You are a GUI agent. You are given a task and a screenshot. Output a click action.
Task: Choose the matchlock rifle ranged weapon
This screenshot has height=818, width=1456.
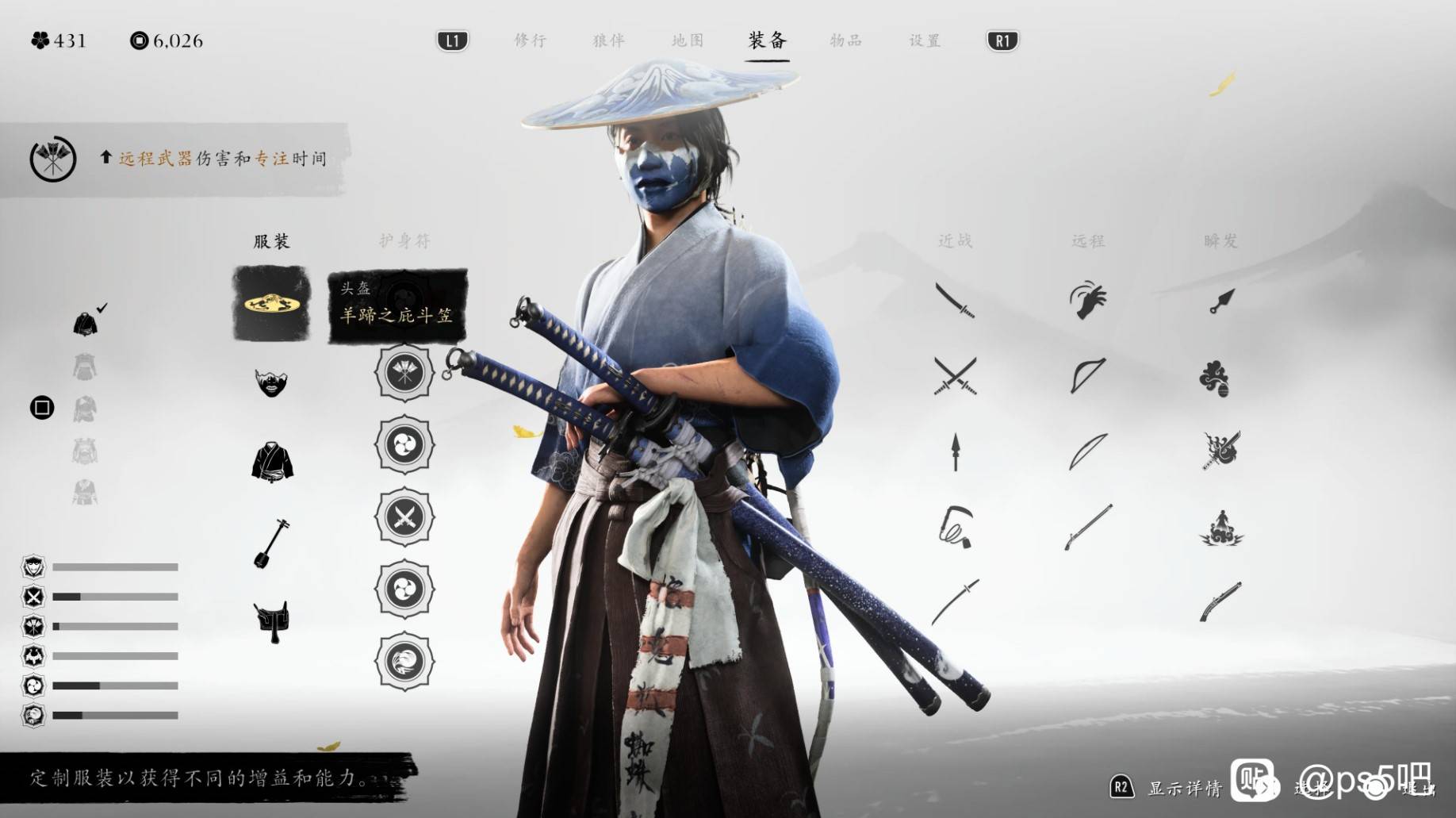[1087, 526]
